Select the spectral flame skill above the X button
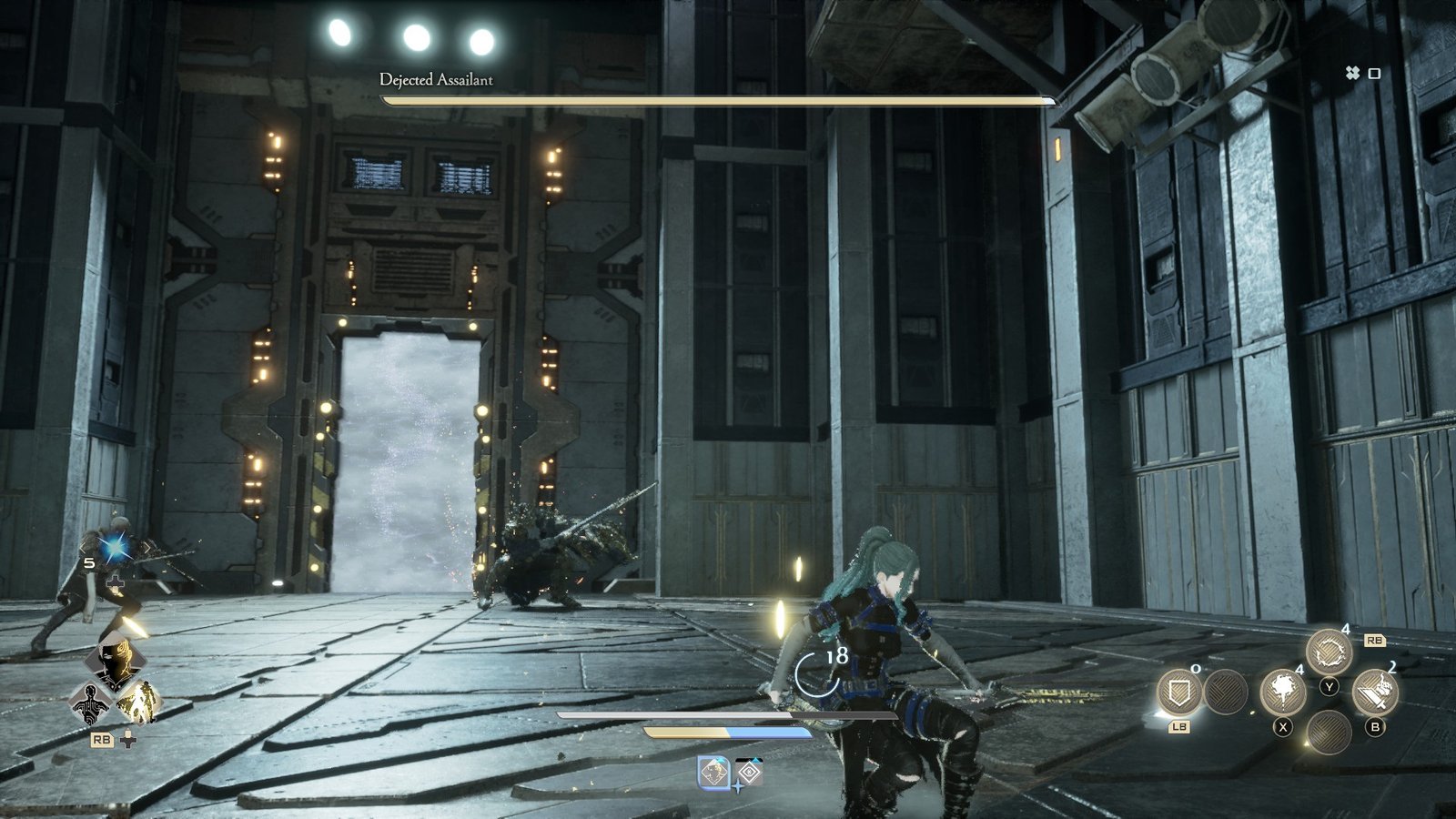The height and width of the screenshot is (819, 1456). tap(1283, 692)
